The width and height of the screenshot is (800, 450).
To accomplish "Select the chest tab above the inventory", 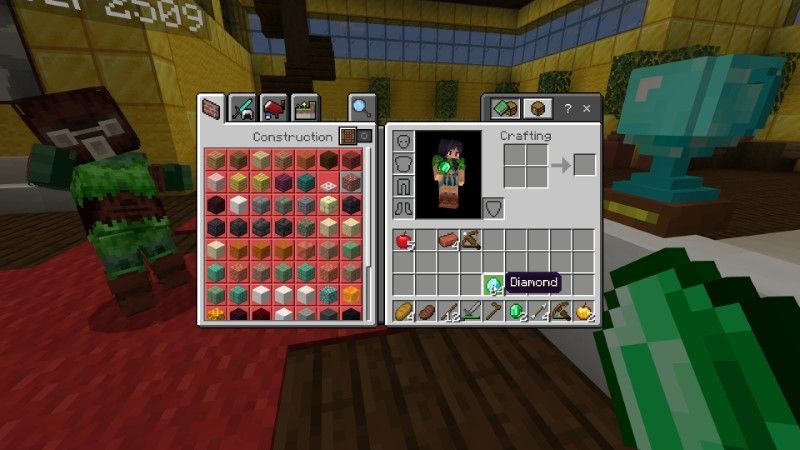I will coord(537,108).
